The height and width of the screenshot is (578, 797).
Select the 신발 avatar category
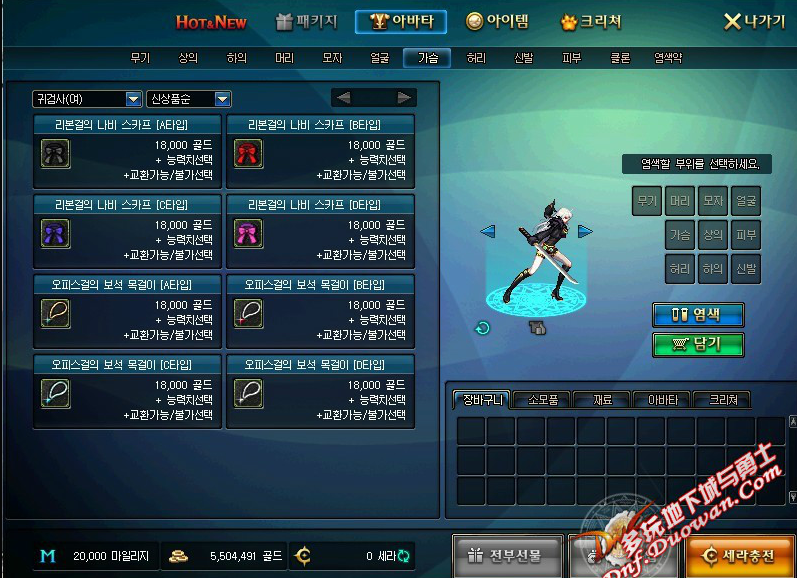pyautogui.click(x=523, y=58)
